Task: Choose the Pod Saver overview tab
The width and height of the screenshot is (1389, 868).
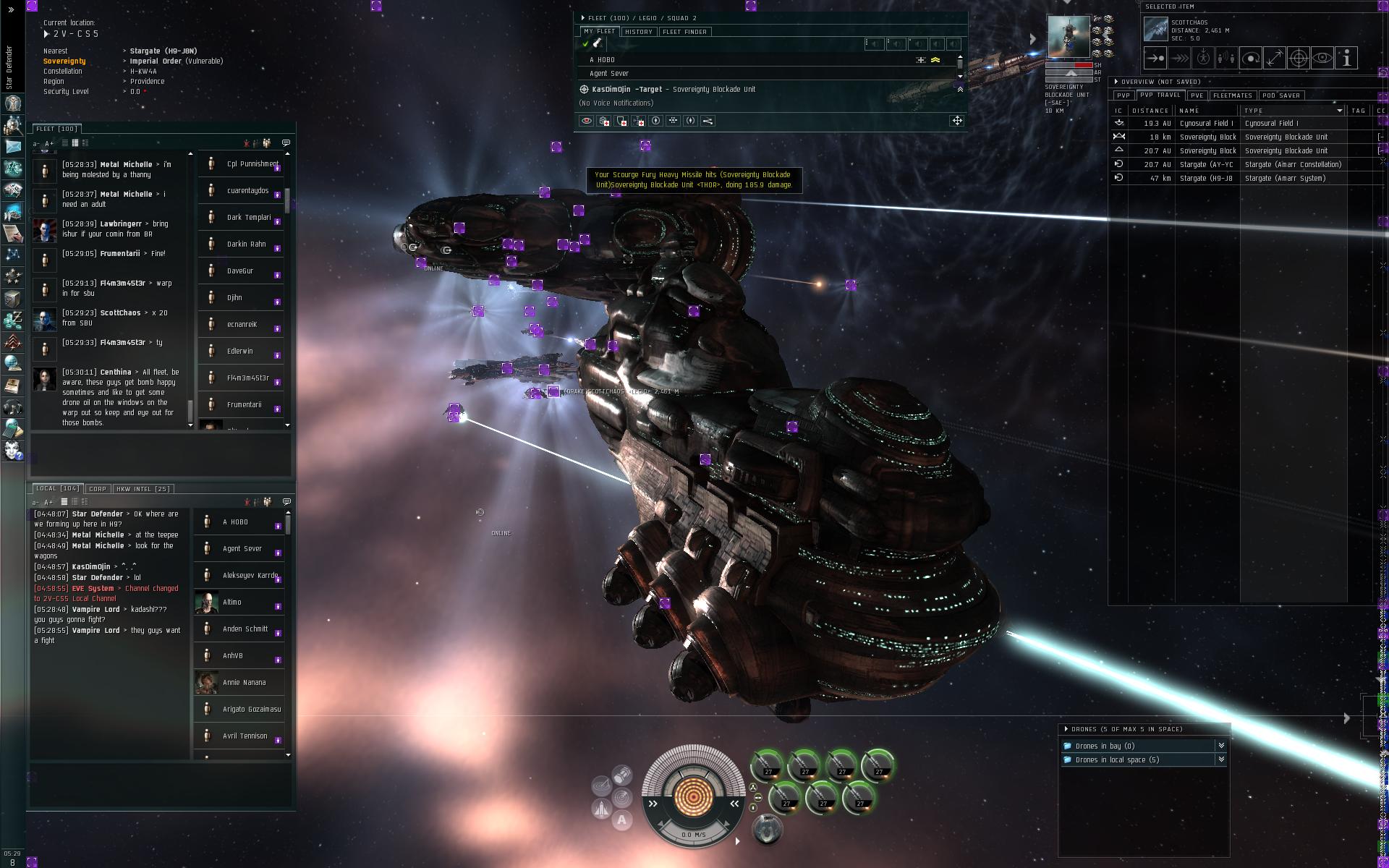Action: coord(1280,95)
